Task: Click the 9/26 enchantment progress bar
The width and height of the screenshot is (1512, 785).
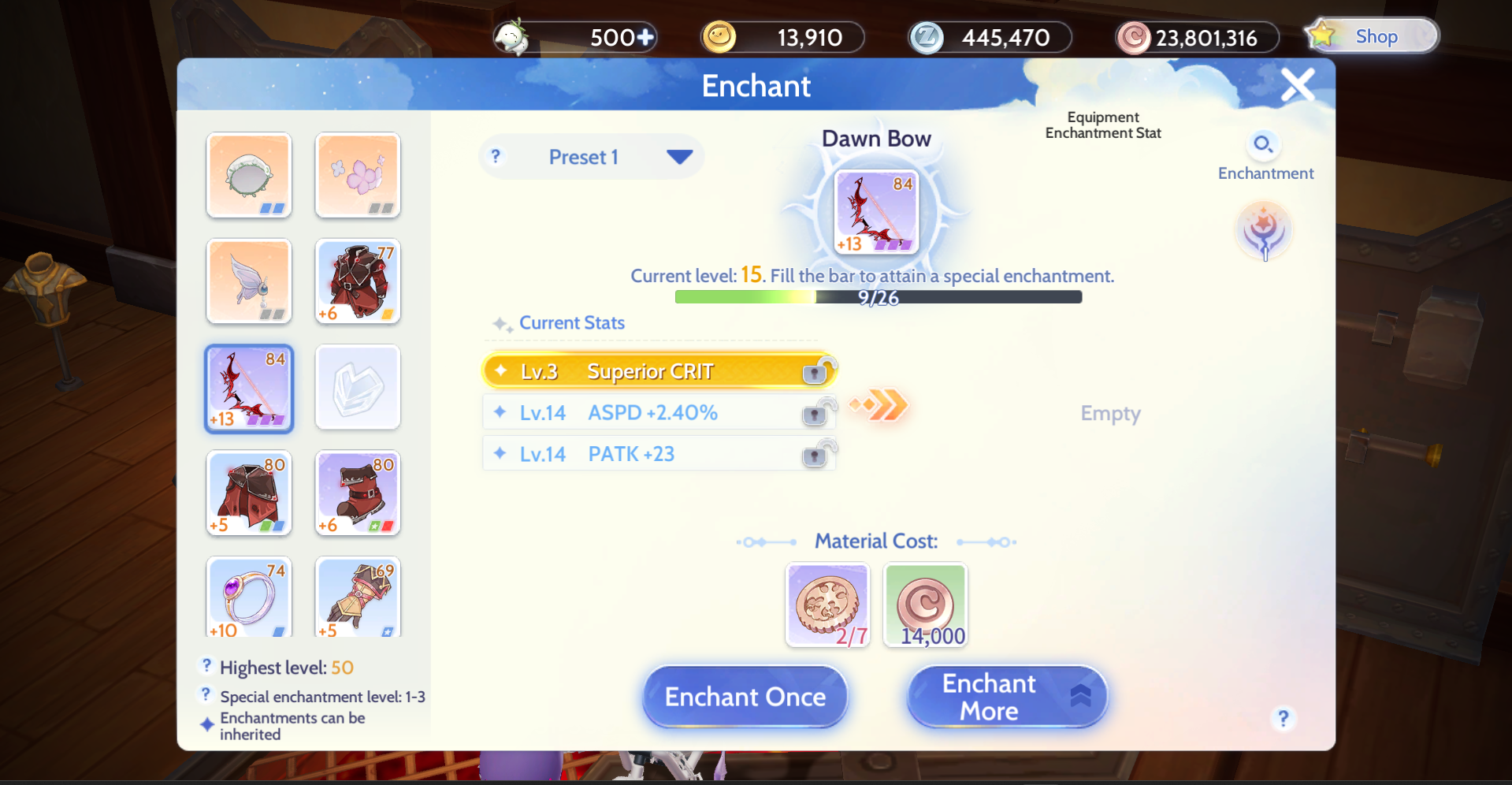Action: [x=877, y=297]
